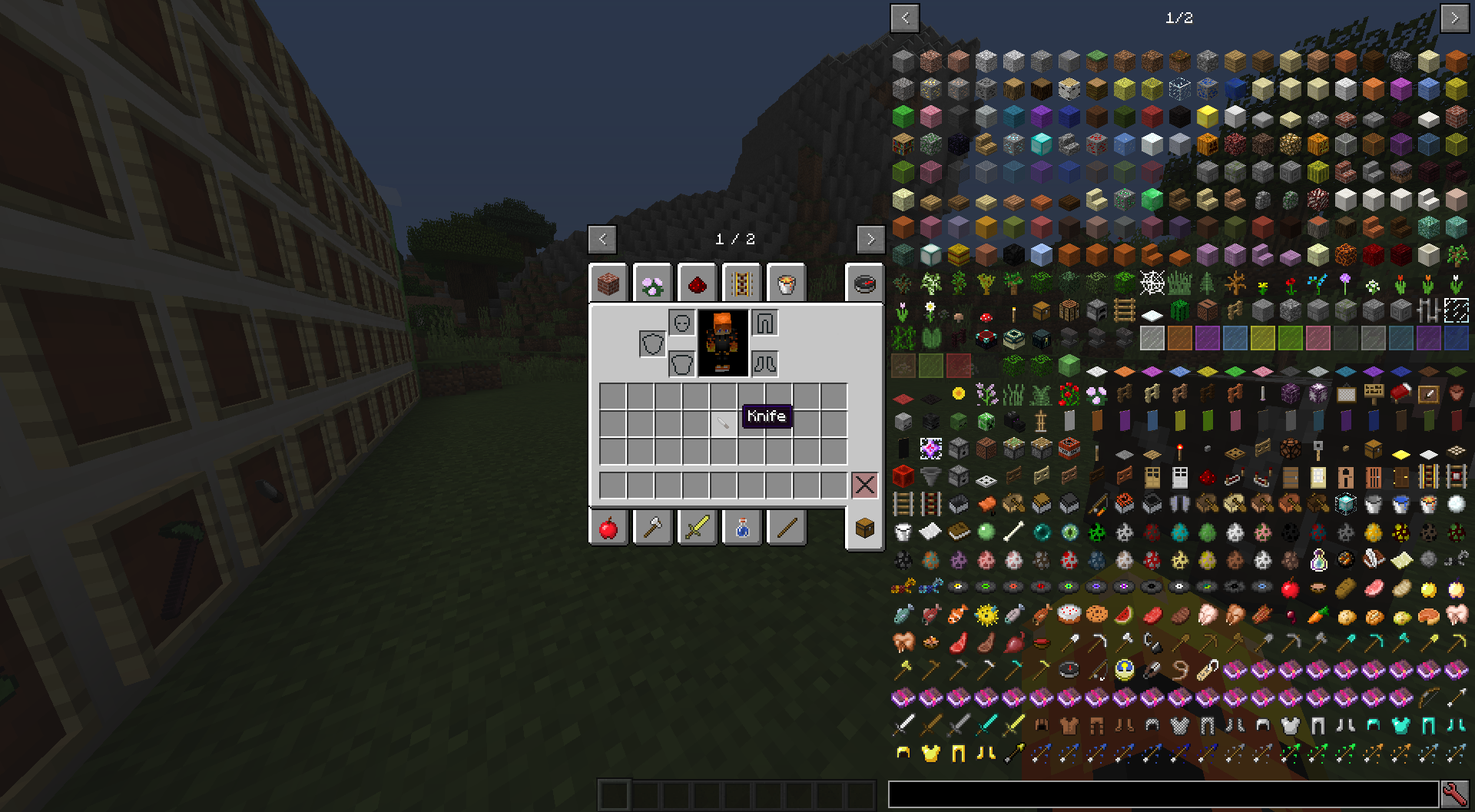Go to previous page in the item list panel

click(x=904, y=19)
